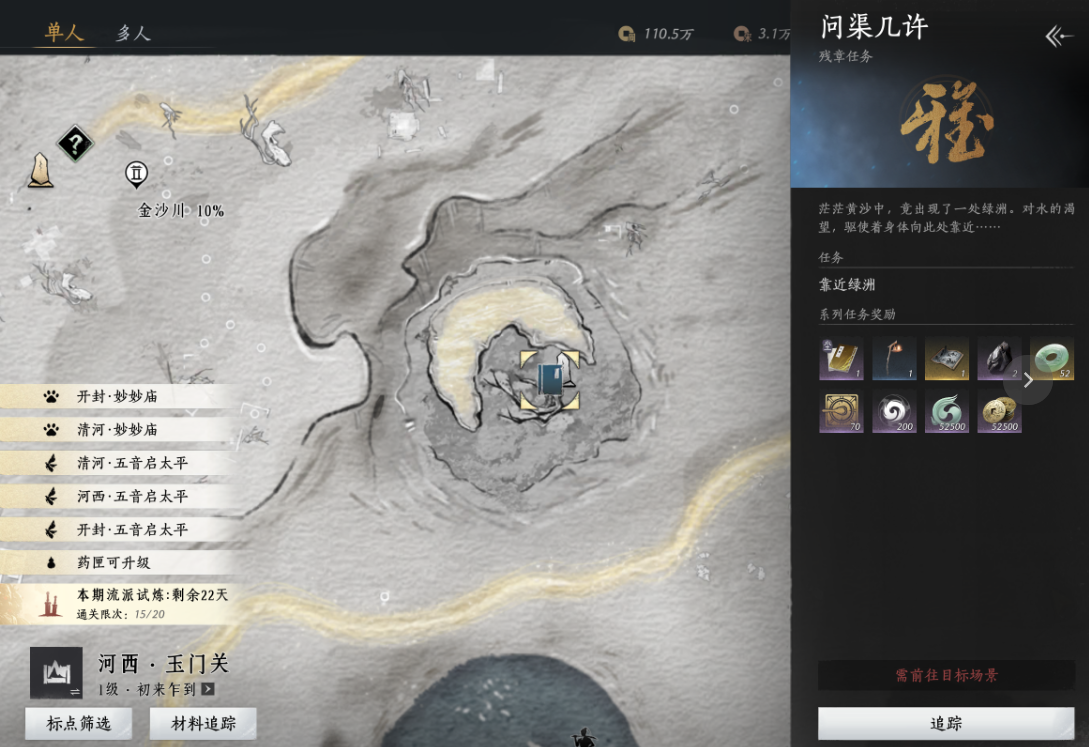The width and height of the screenshot is (1089, 747).
Task: Open the 本期流派试炼 trial entry
Action: click(x=152, y=595)
